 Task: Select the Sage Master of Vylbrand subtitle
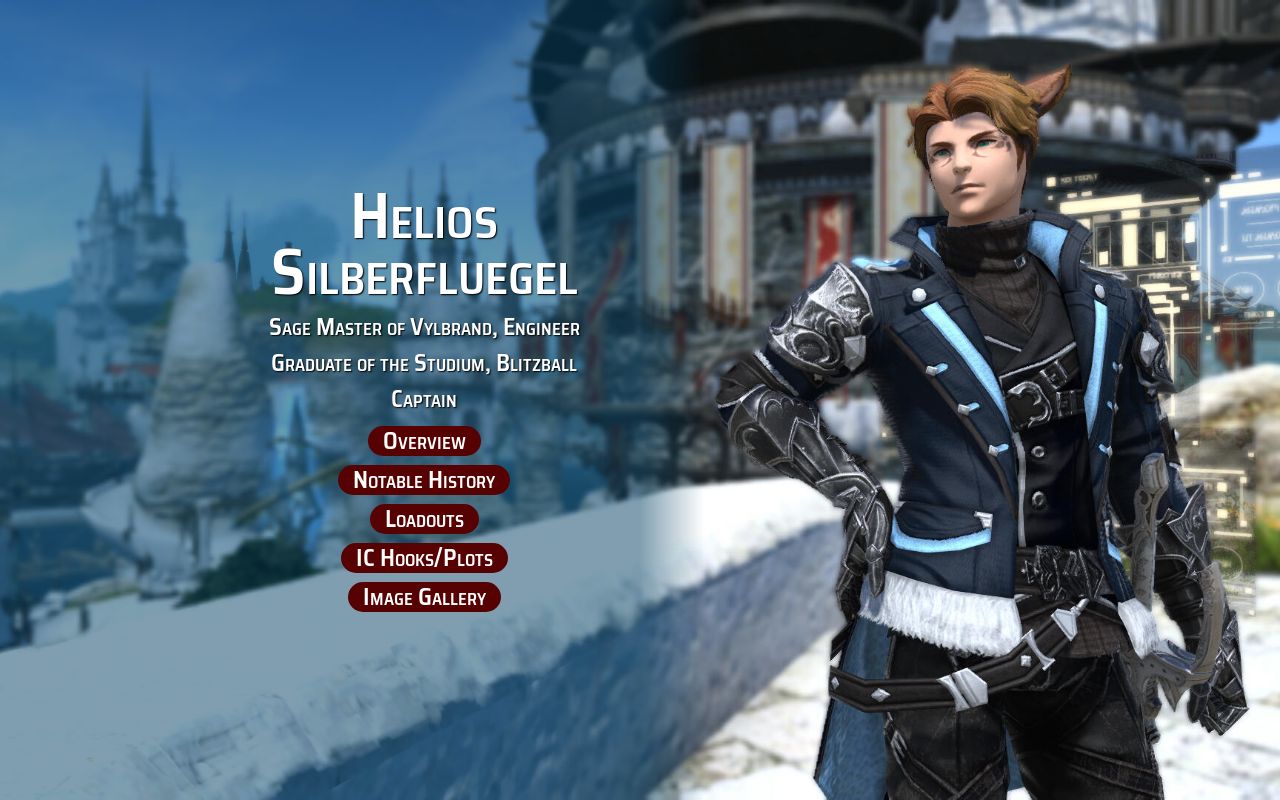click(x=423, y=327)
